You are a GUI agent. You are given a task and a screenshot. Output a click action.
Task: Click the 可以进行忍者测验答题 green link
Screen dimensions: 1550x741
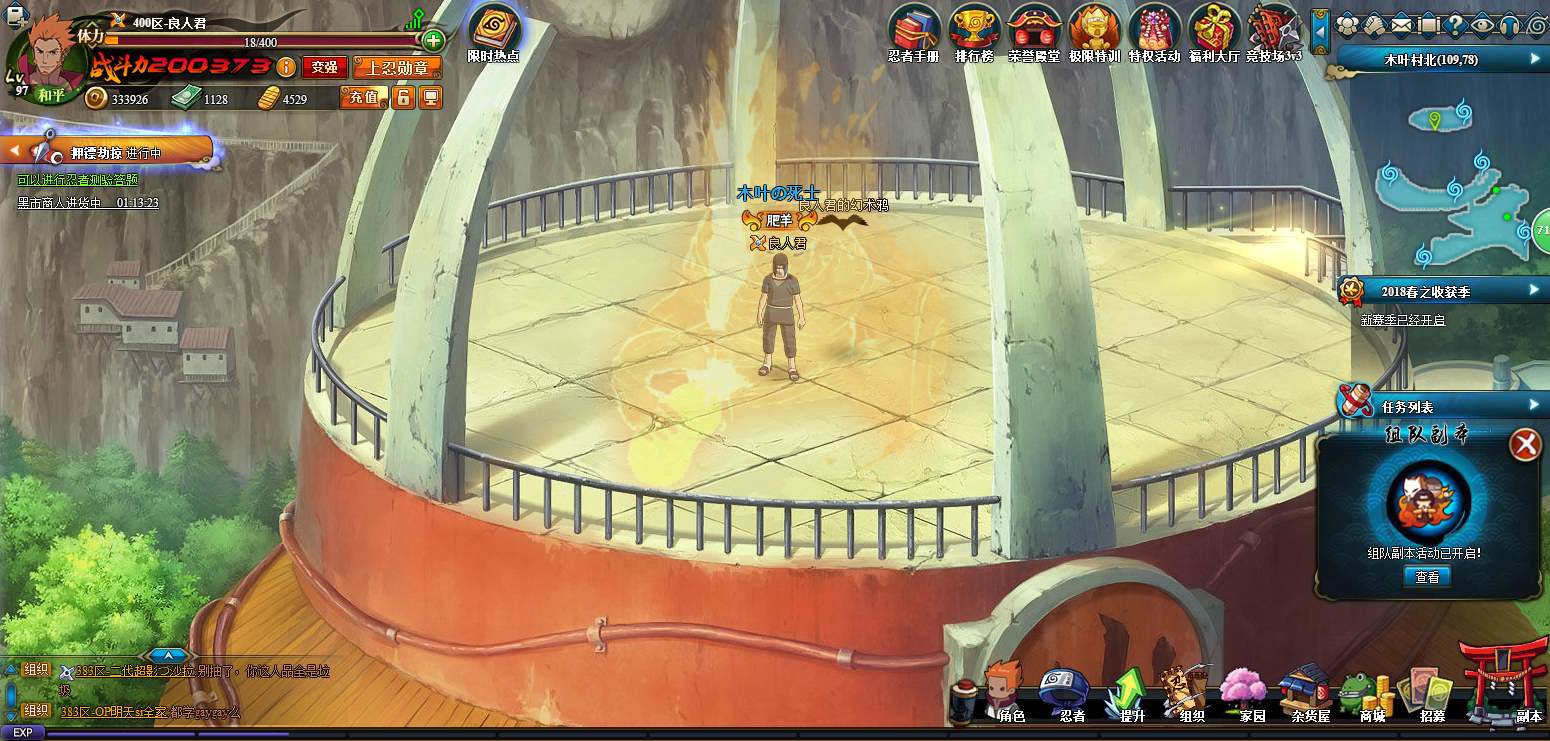click(x=77, y=180)
